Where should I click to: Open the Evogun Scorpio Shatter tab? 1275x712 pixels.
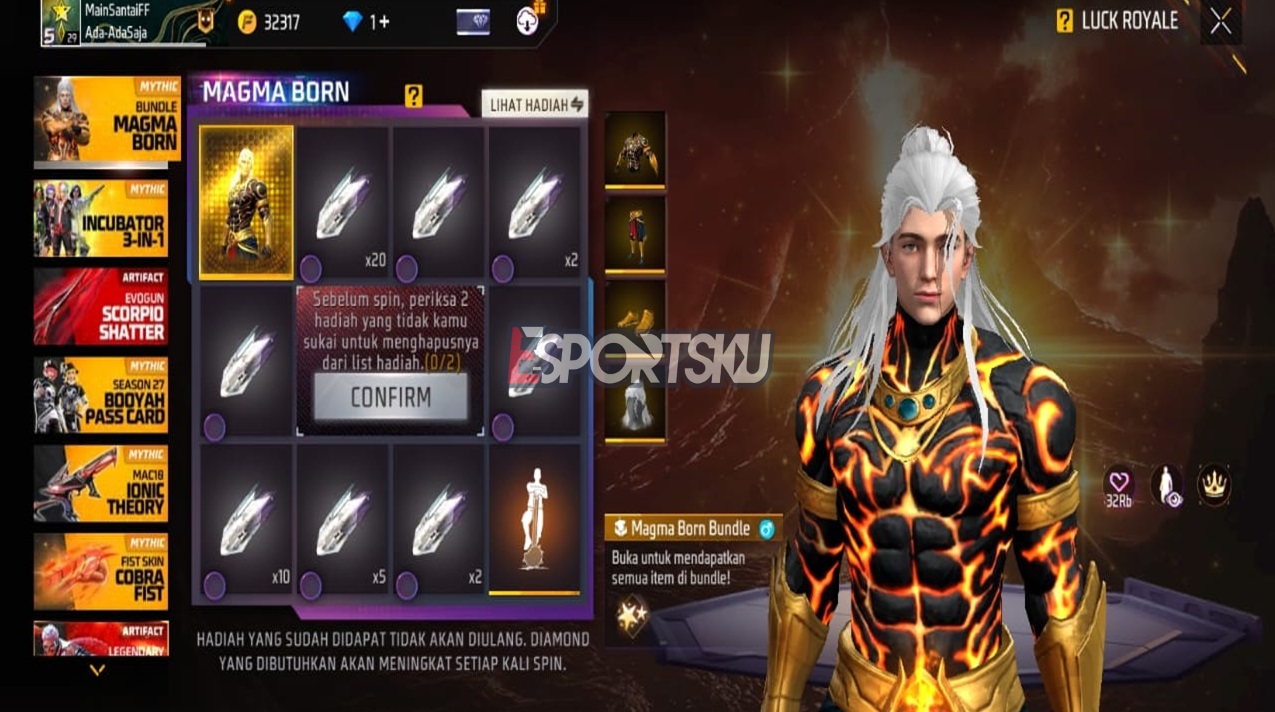point(101,306)
